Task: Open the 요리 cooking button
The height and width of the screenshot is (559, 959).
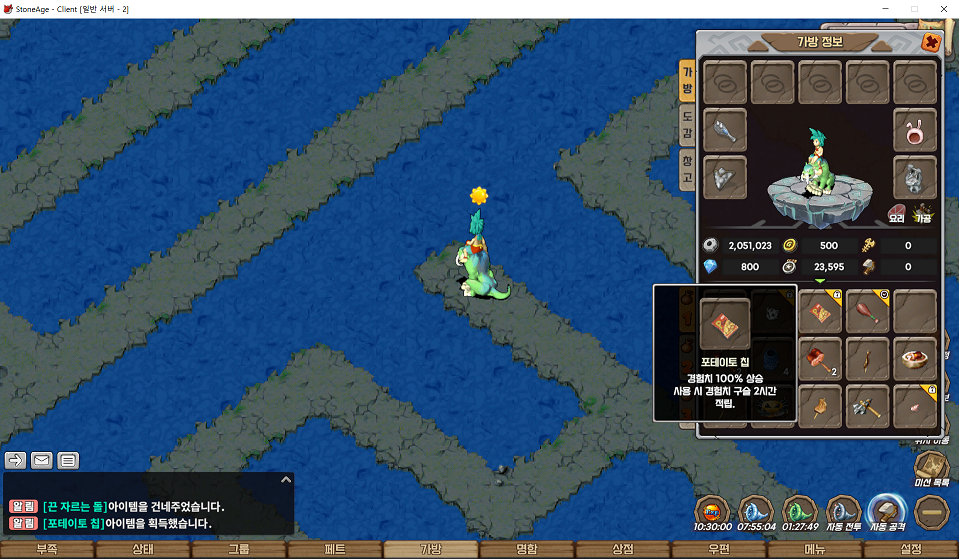Action: tap(897, 213)
